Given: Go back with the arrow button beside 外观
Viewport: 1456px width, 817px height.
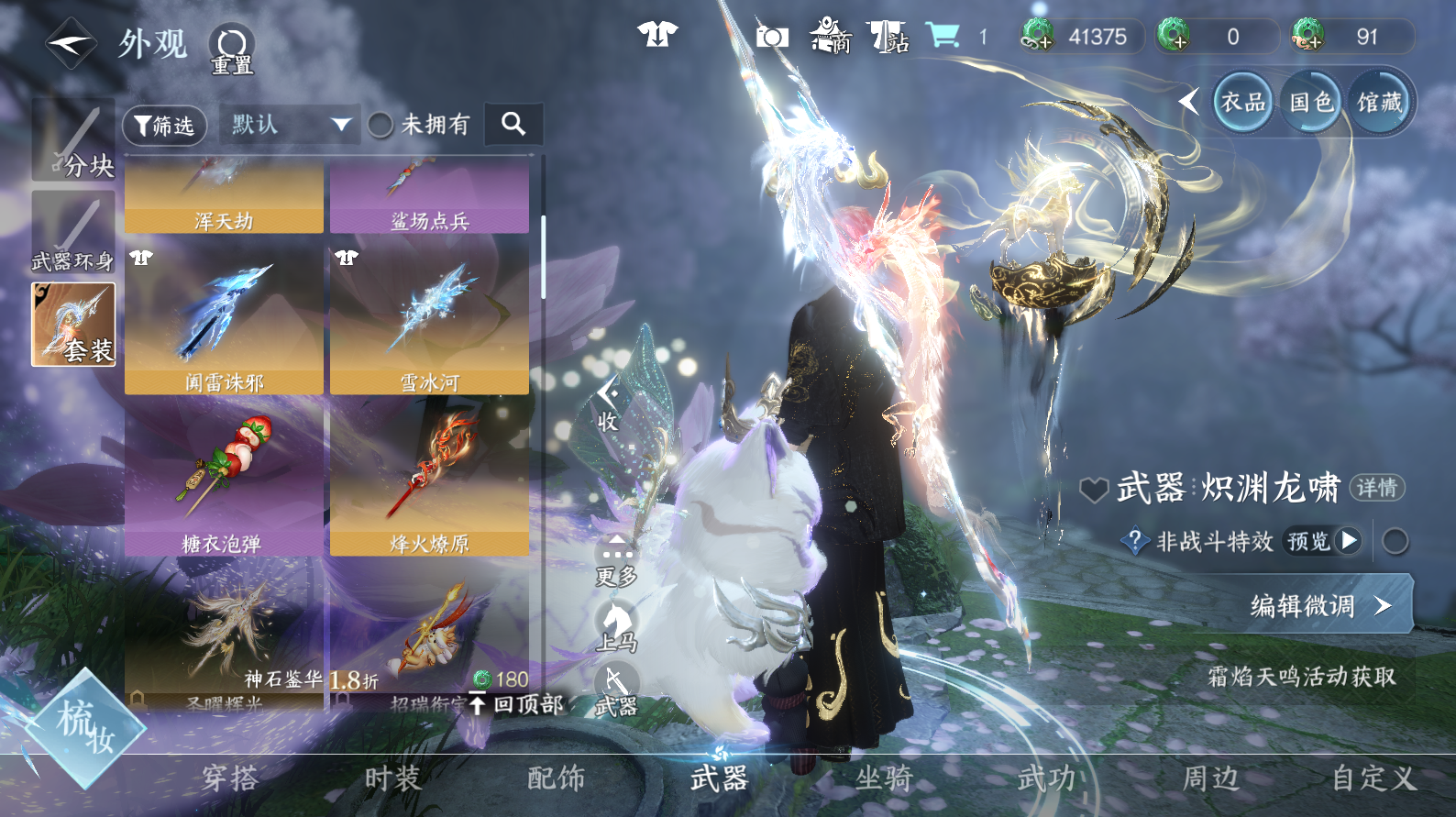Looking at the screenshot, I should pos(72,43).
